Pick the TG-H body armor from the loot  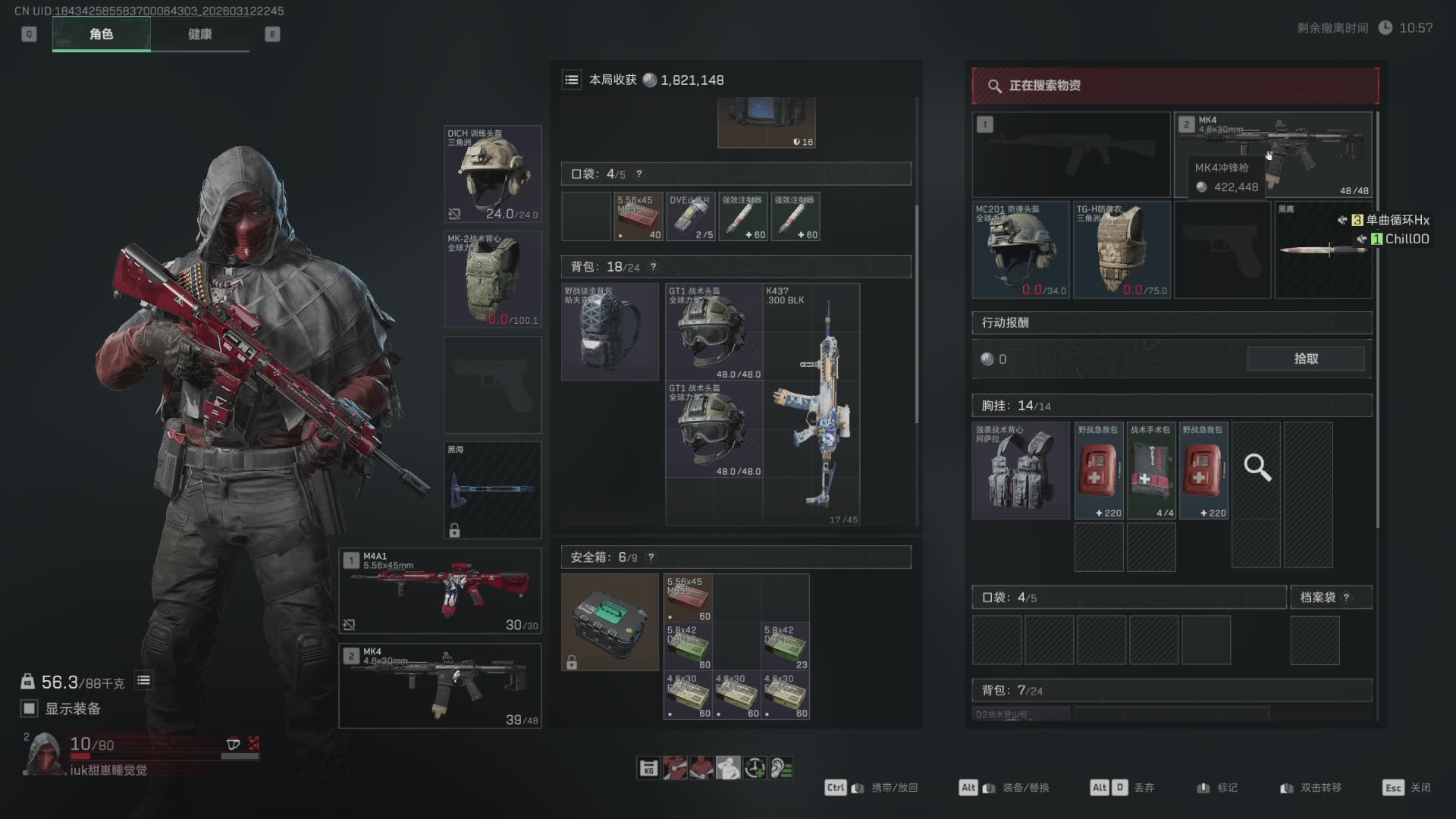click(x=1121, y=249)
